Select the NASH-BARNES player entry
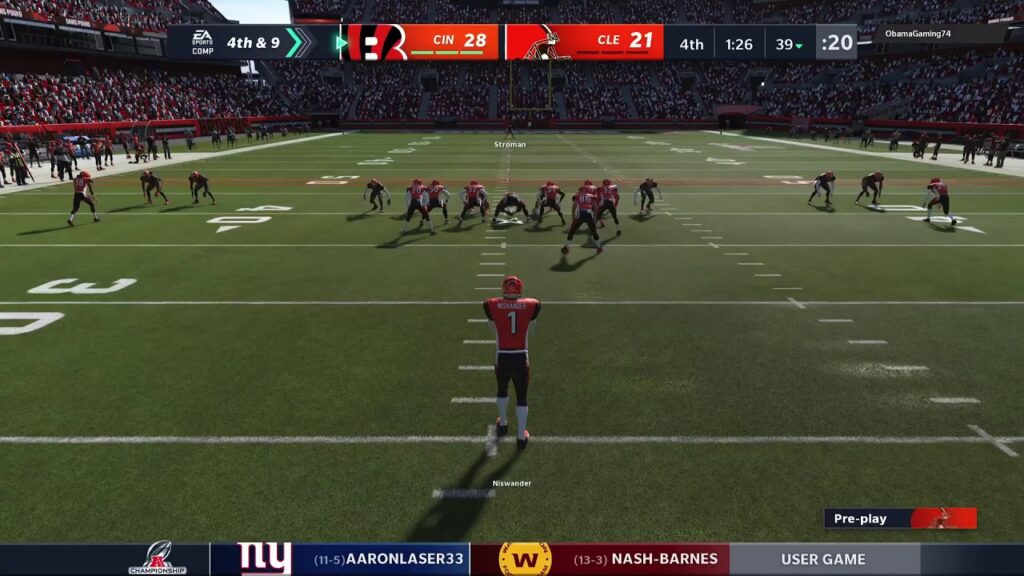The width and height of the screenshot is (1024, 576). [x=650, y=560]
